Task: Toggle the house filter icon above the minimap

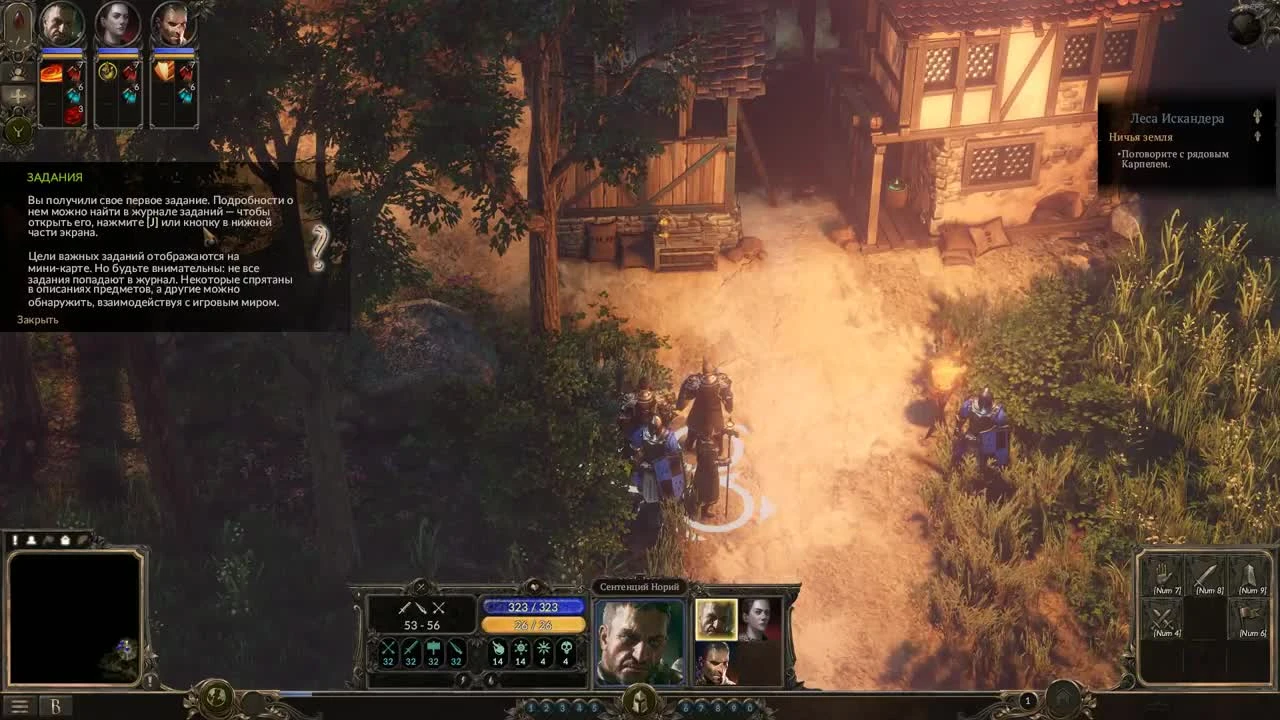Action: click(x=64, y=539)
